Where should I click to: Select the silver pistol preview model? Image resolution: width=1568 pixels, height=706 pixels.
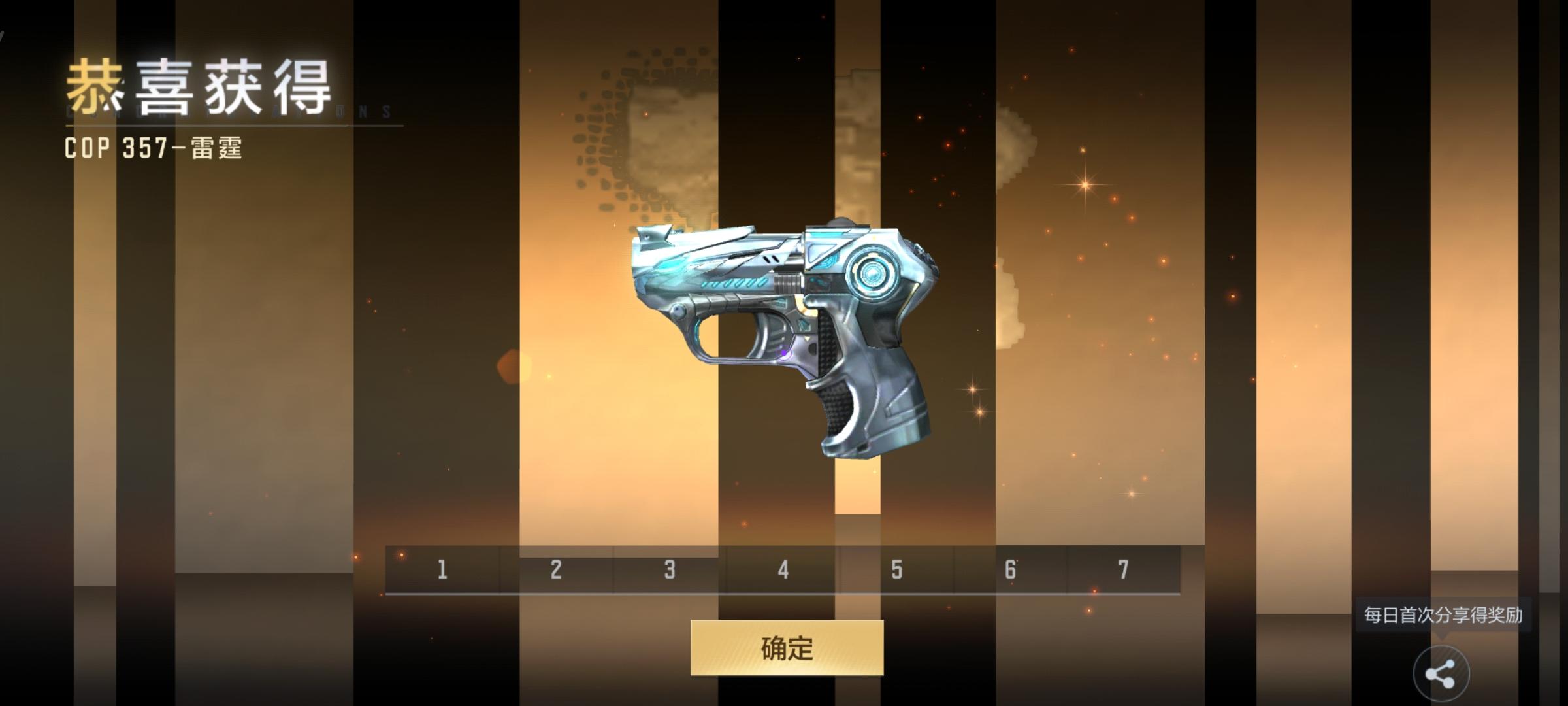click(x=784, y=327)
